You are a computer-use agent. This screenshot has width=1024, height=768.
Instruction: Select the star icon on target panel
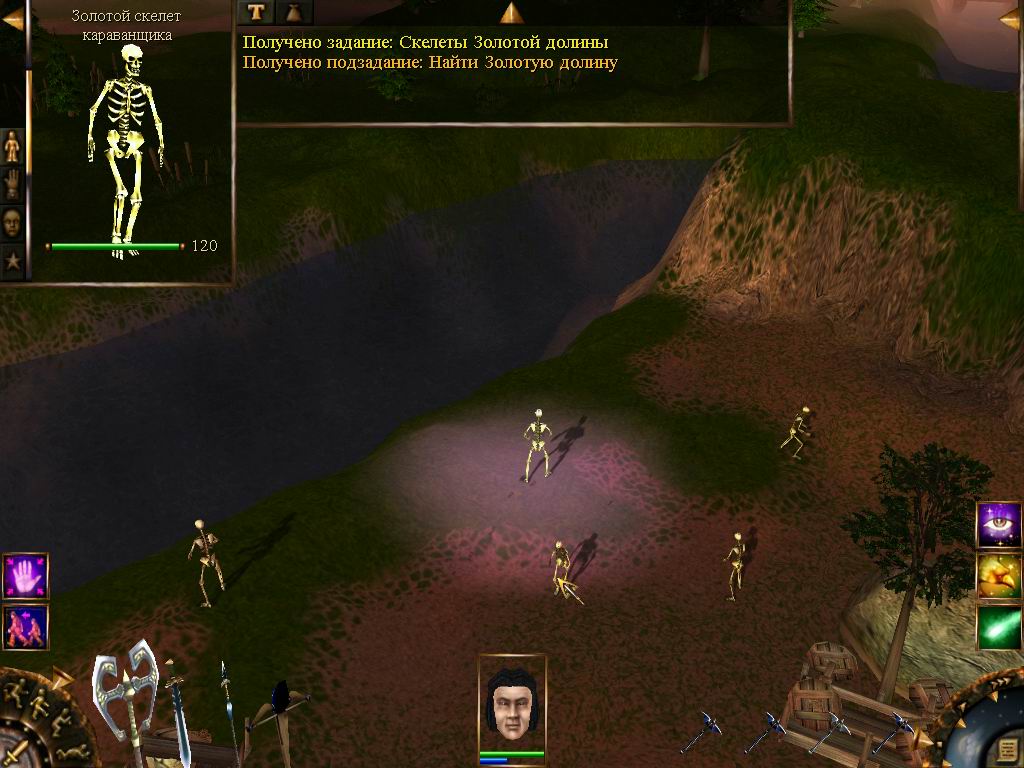12,260
